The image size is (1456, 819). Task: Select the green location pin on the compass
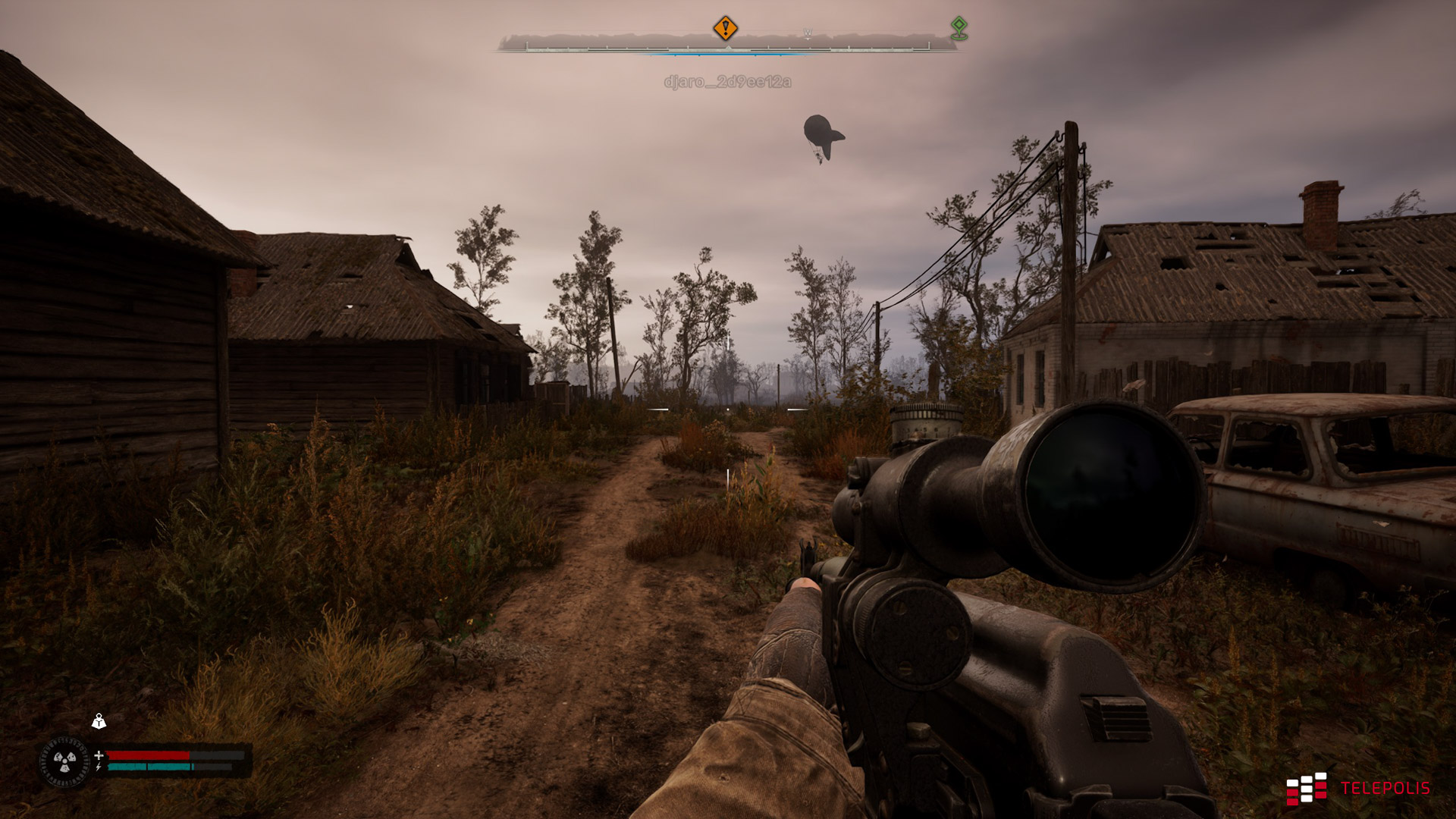click(959, 28)
